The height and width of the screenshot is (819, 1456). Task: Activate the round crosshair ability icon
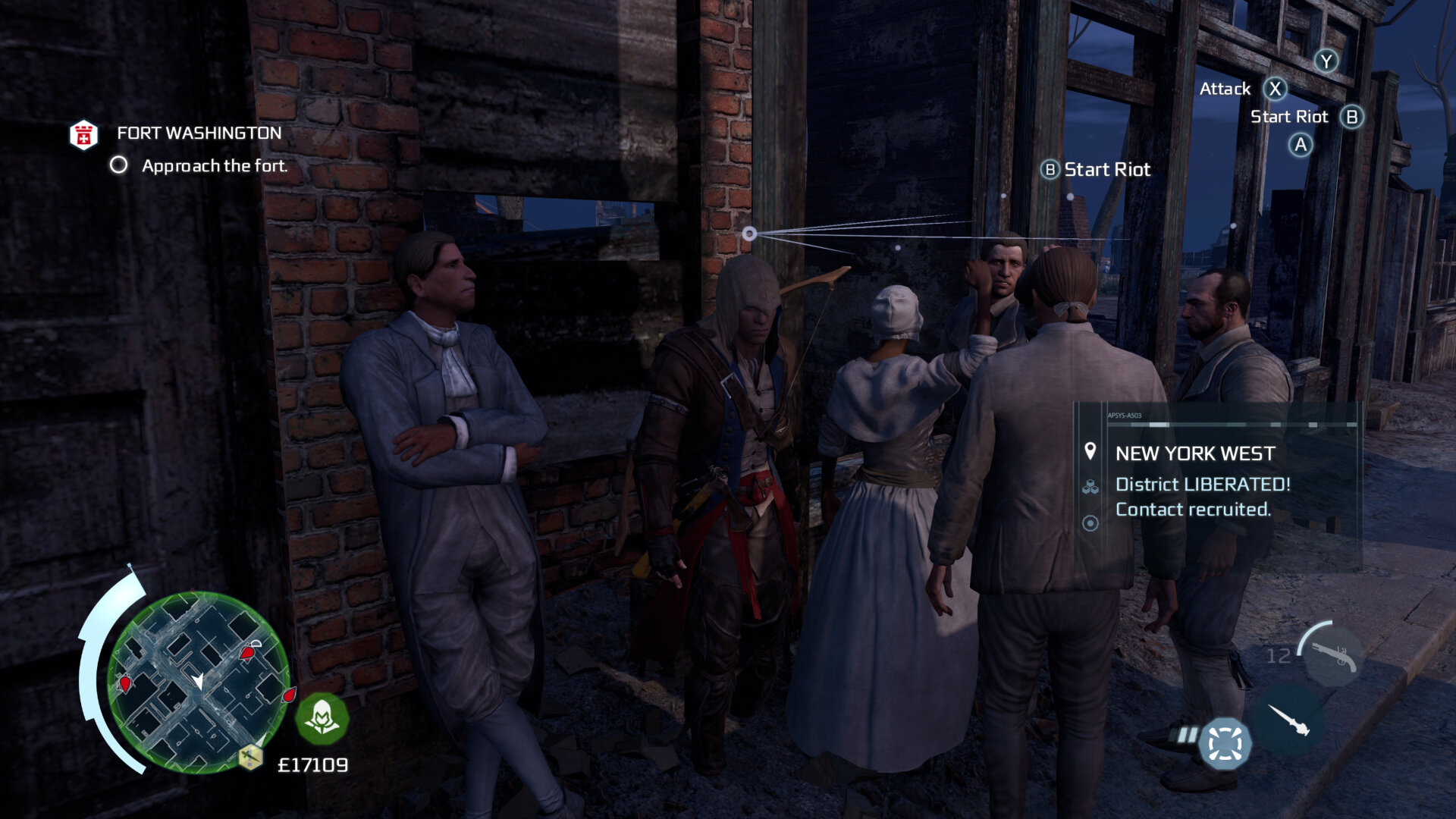(x=1224, y=743)
